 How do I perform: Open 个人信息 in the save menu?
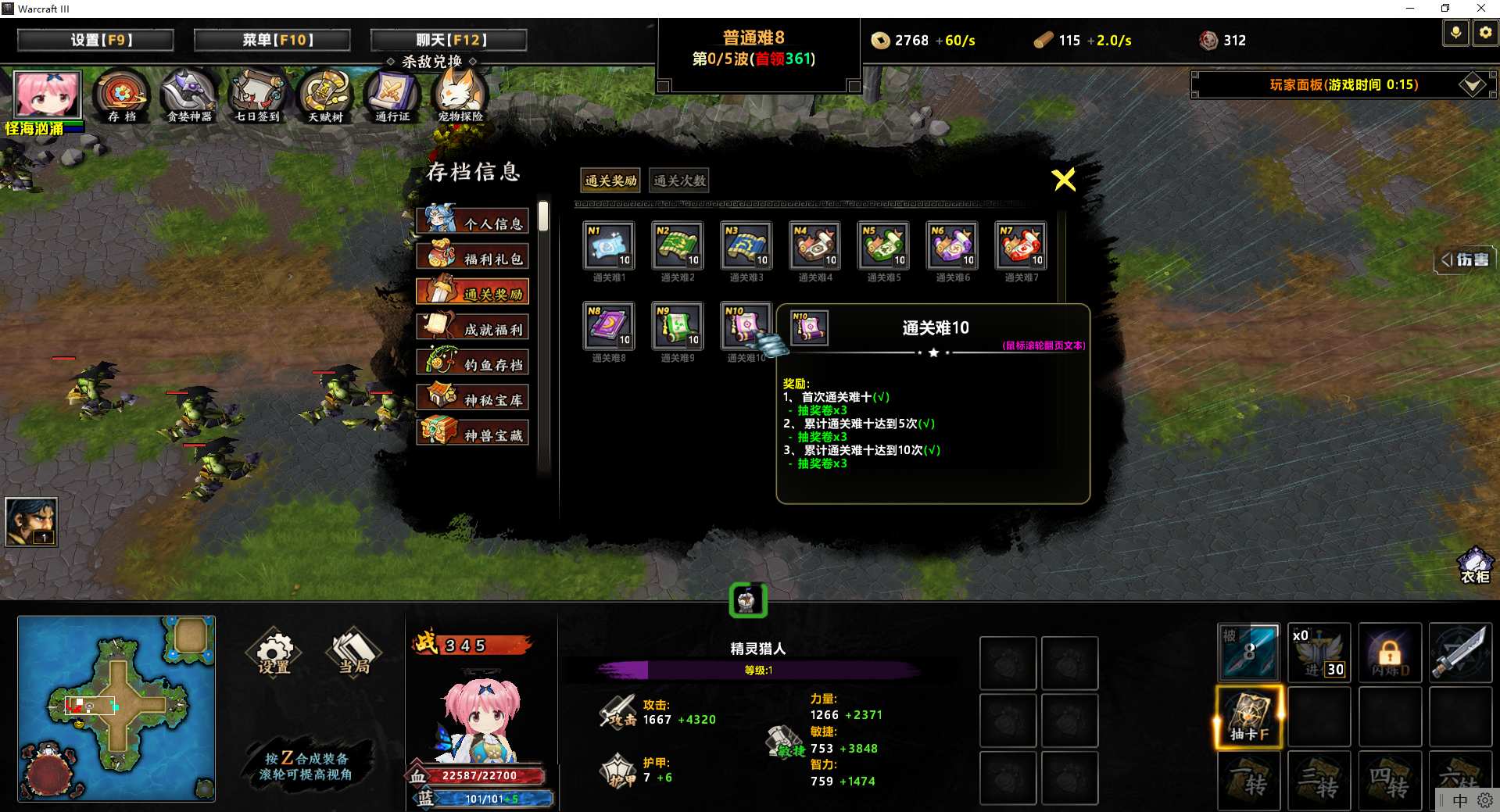pos(473,222)
